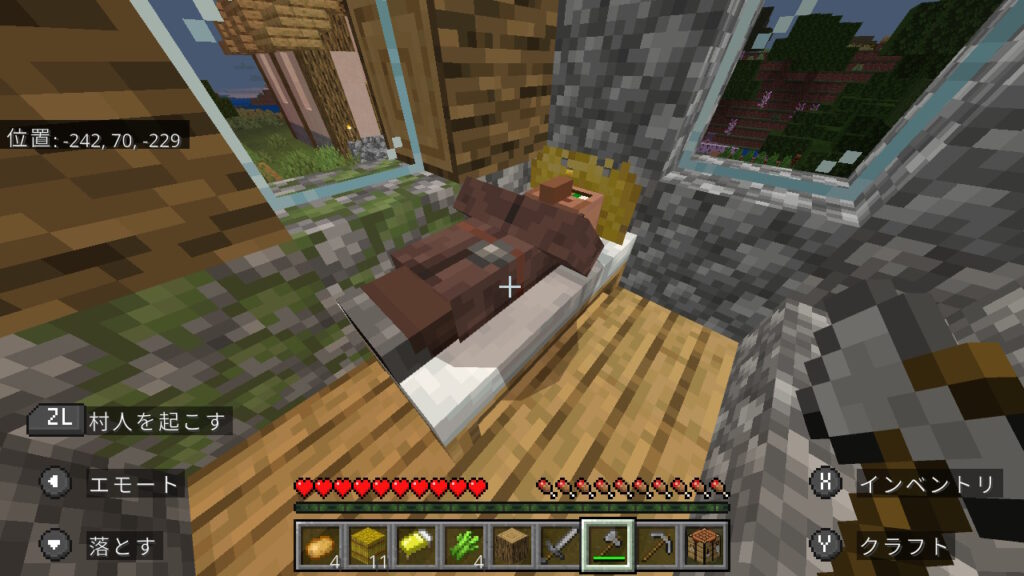Pick the oak log block slot
Viewport: 1024px width, 576px height.
coord(511,544)
